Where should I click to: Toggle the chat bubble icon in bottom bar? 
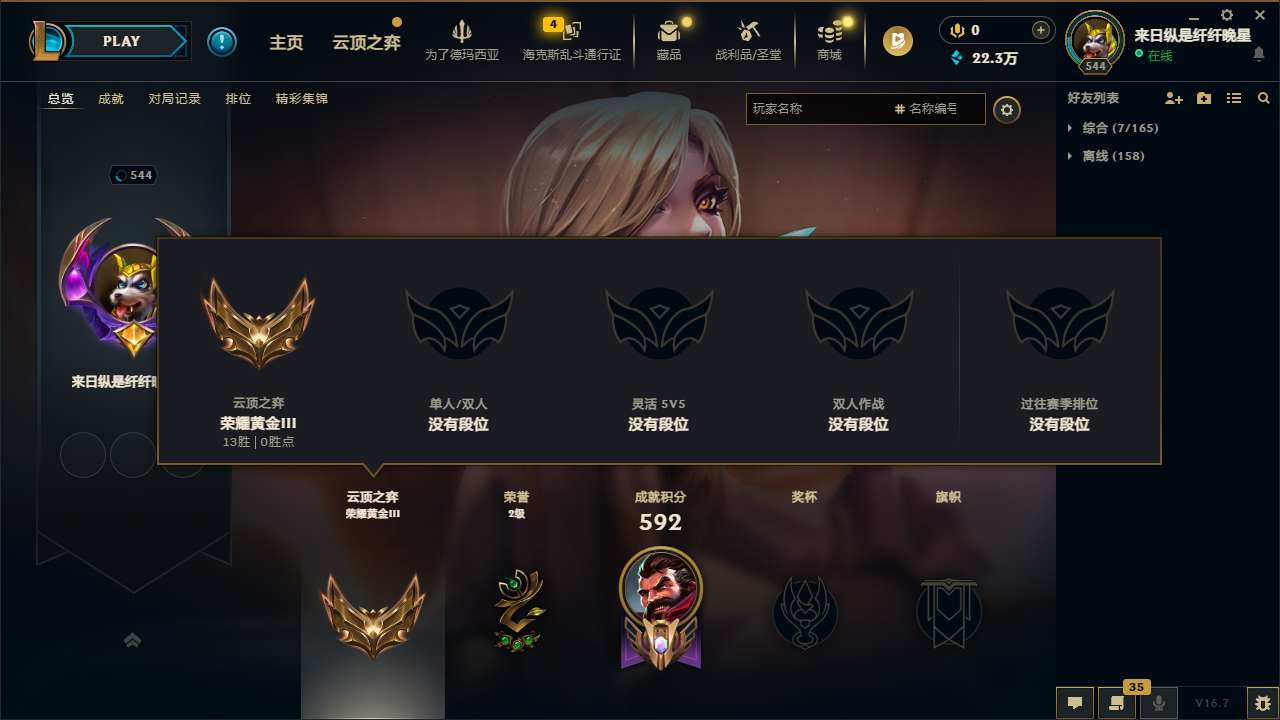coord(1075,703)
